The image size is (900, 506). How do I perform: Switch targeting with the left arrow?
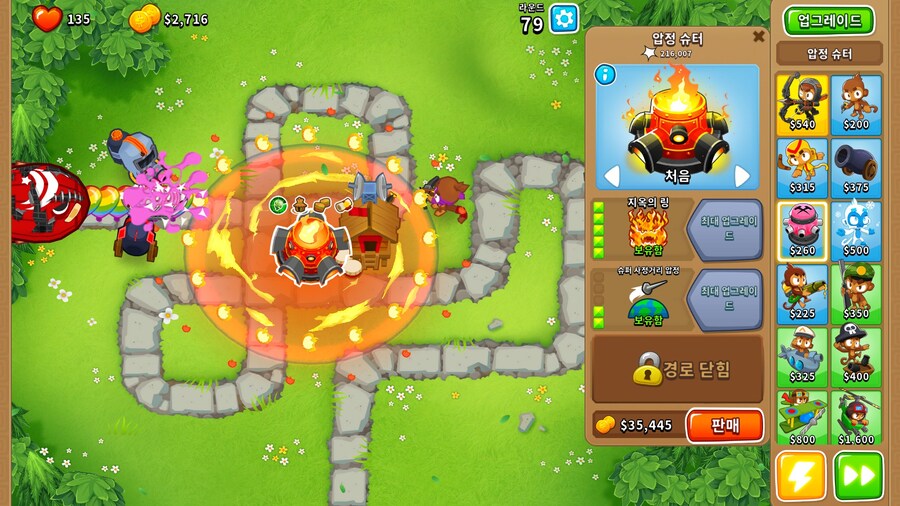tap(609, 177)
